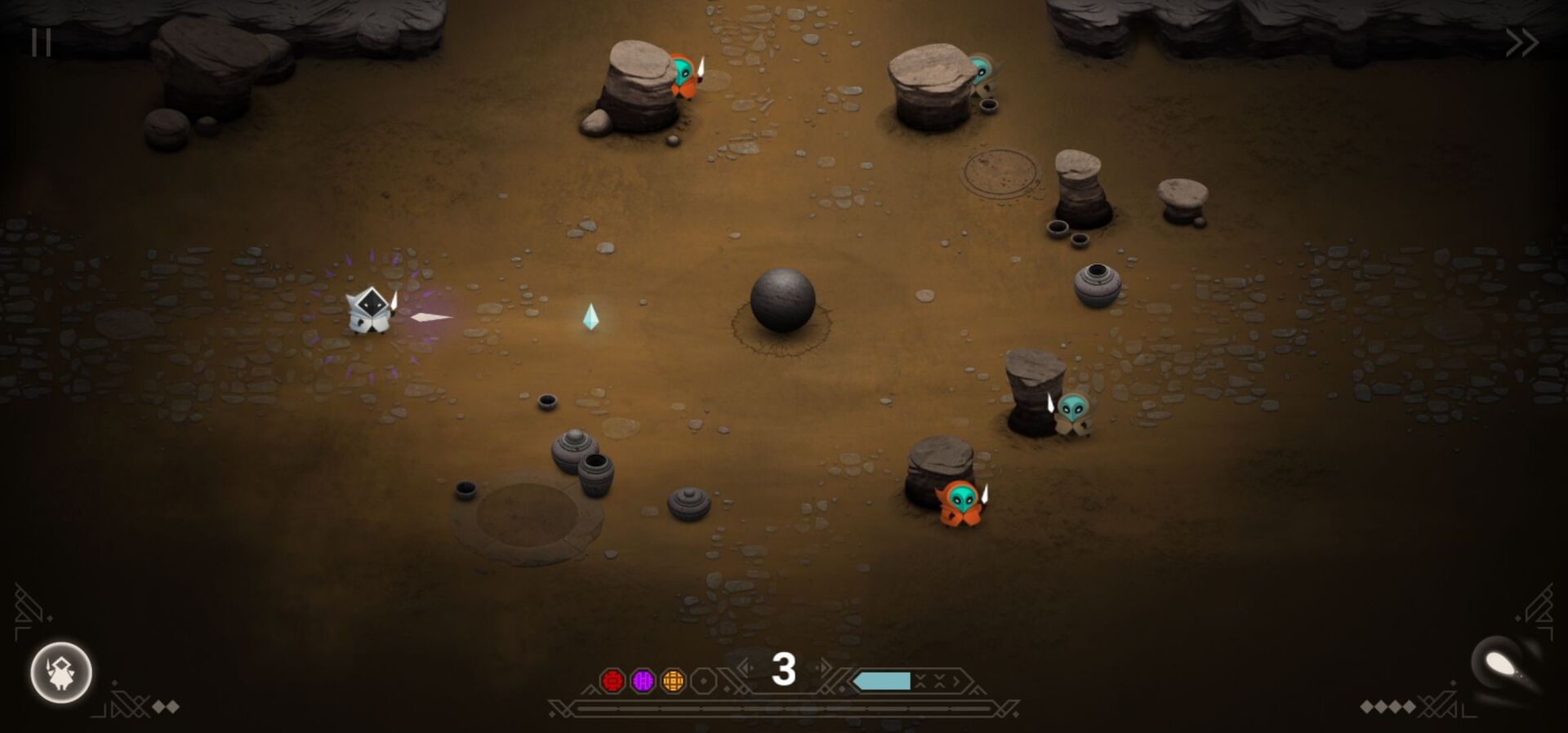
Task: Activate the hooded character ability button
Action: [61, 673]
